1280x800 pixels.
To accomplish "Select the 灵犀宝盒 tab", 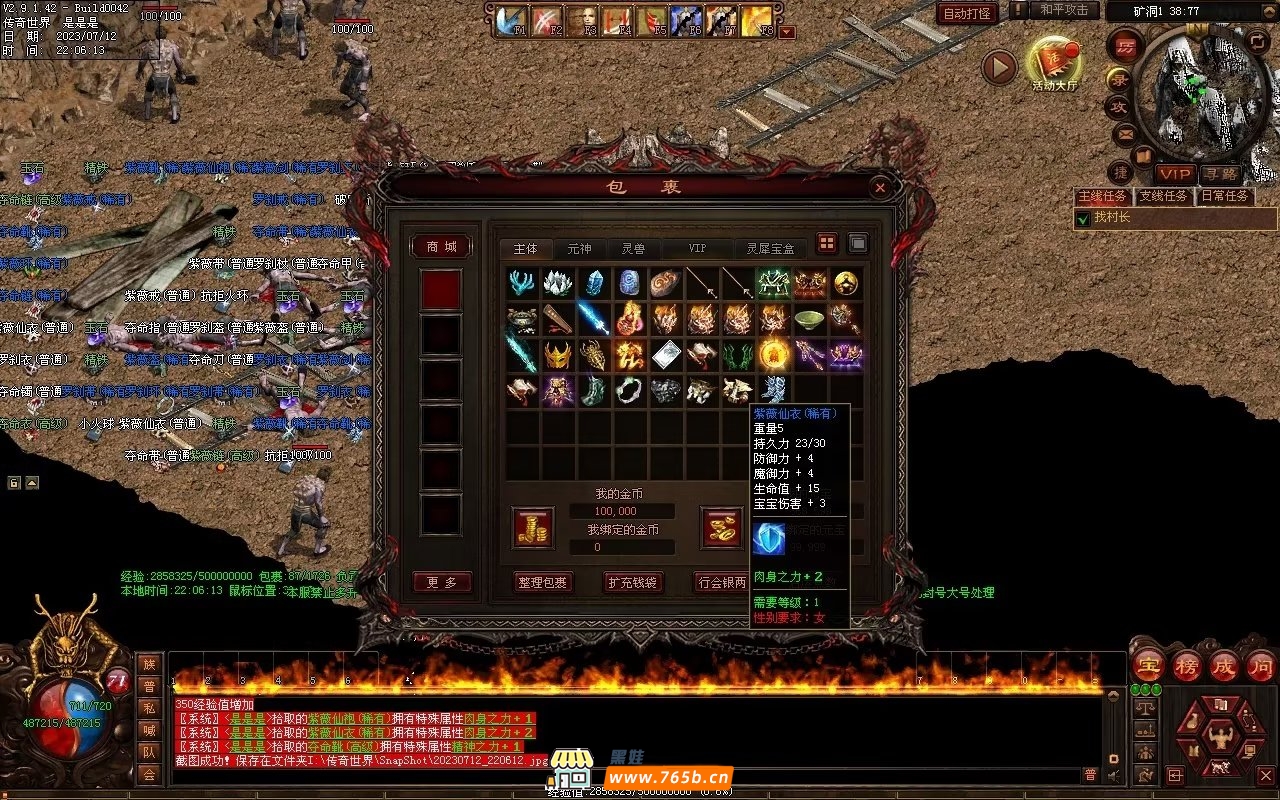I will (769, 249).
